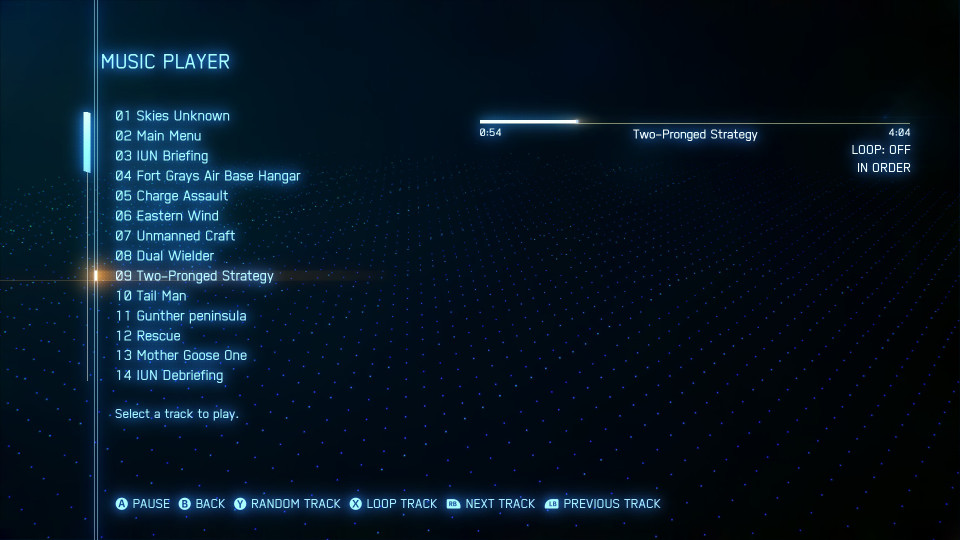The width and height of the screenshot is (960, 540).
Task: Select the Gunther peninsula track
Action: point(180,316)
